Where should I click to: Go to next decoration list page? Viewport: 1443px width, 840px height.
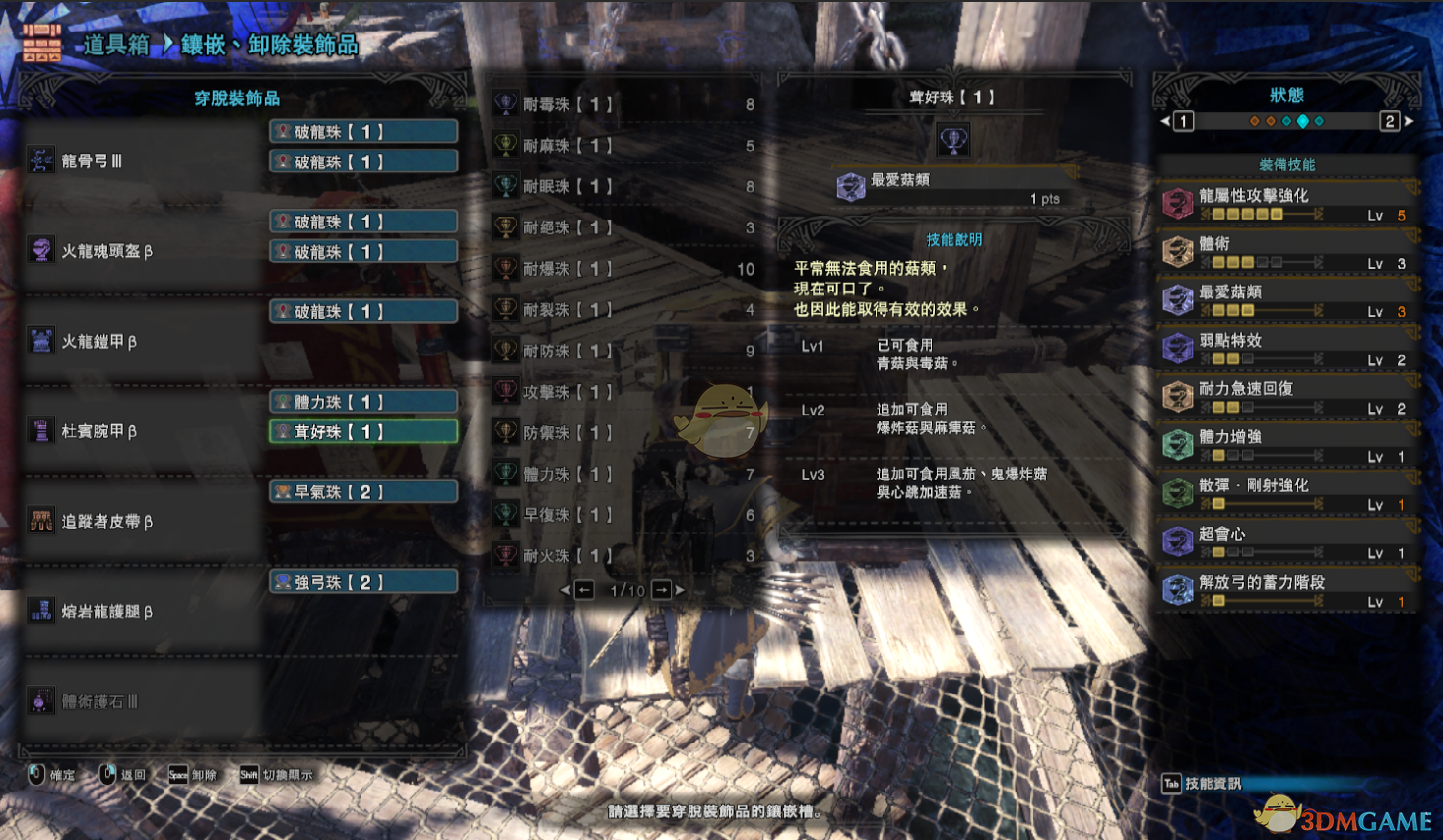tap(663, 590)
